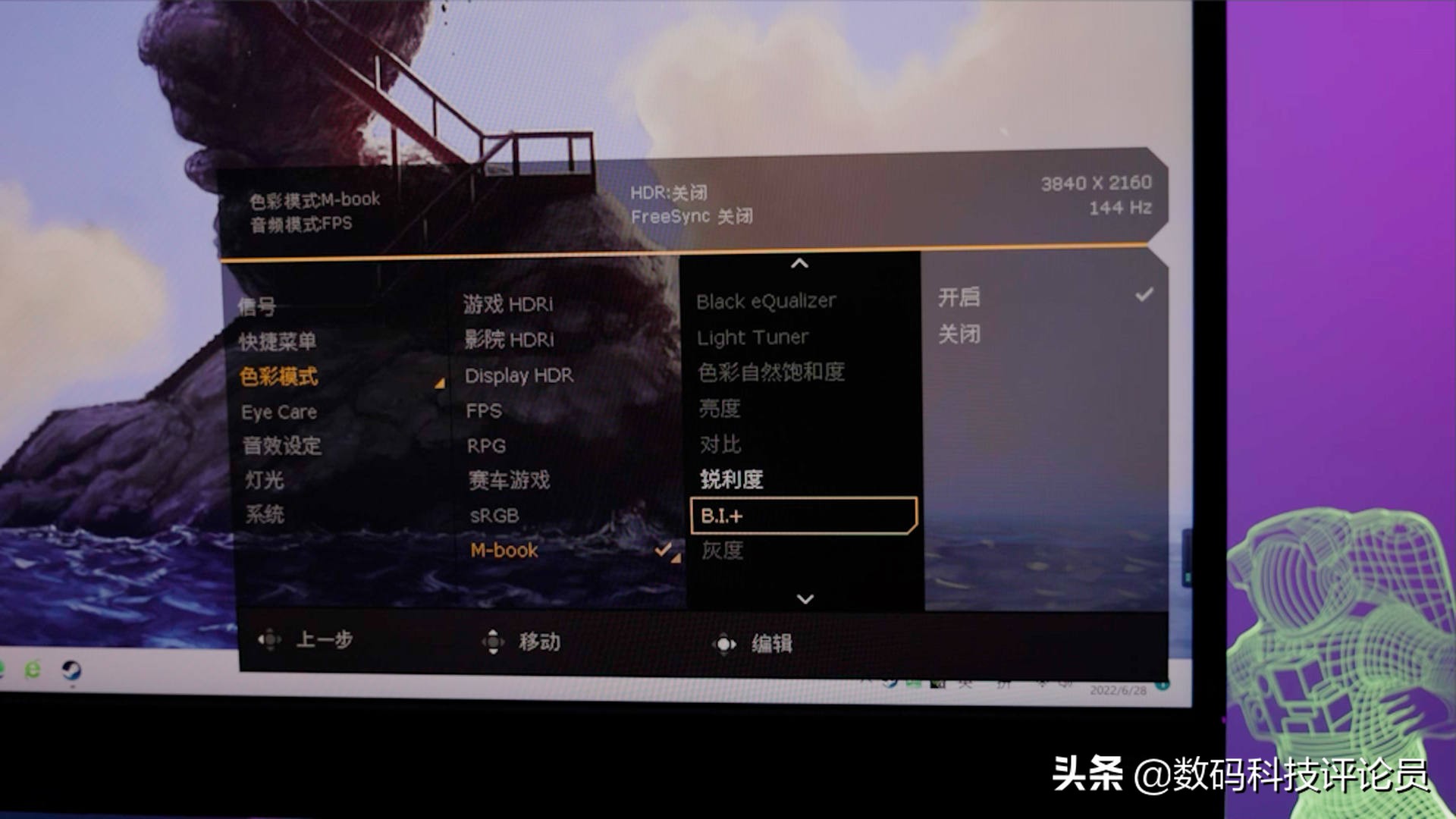1456x819 pixels.
Task: Choose the FPS picture mode
Action: pos(483,410)
